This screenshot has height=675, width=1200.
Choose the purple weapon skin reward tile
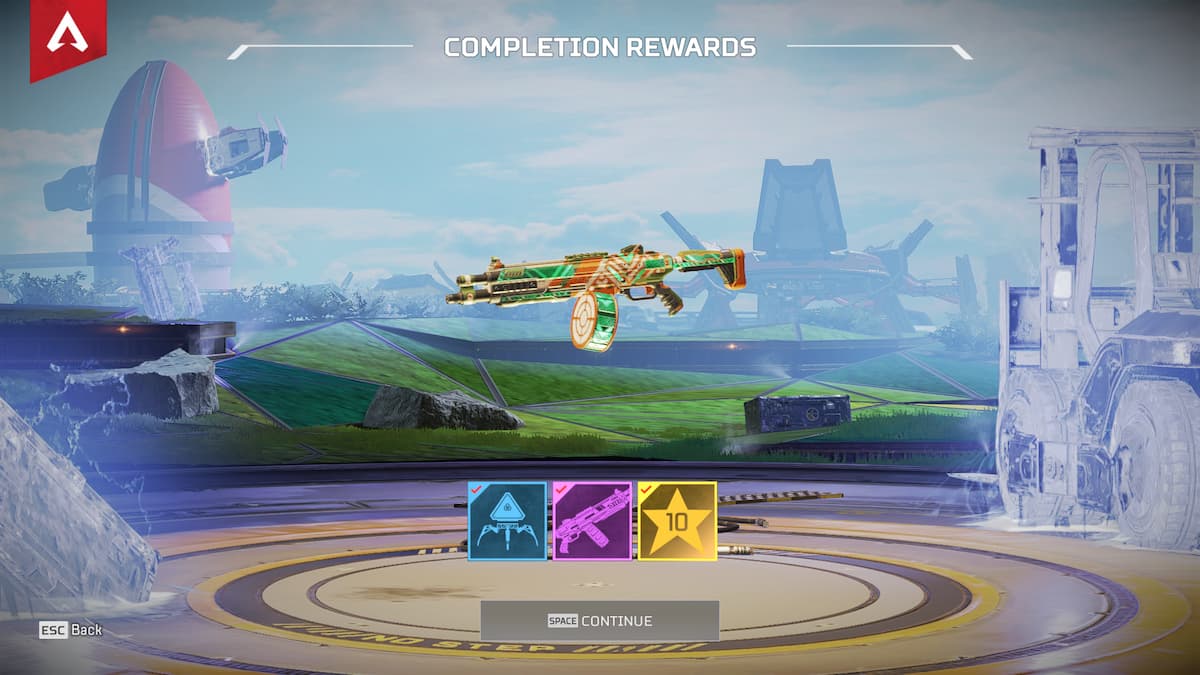593,521
